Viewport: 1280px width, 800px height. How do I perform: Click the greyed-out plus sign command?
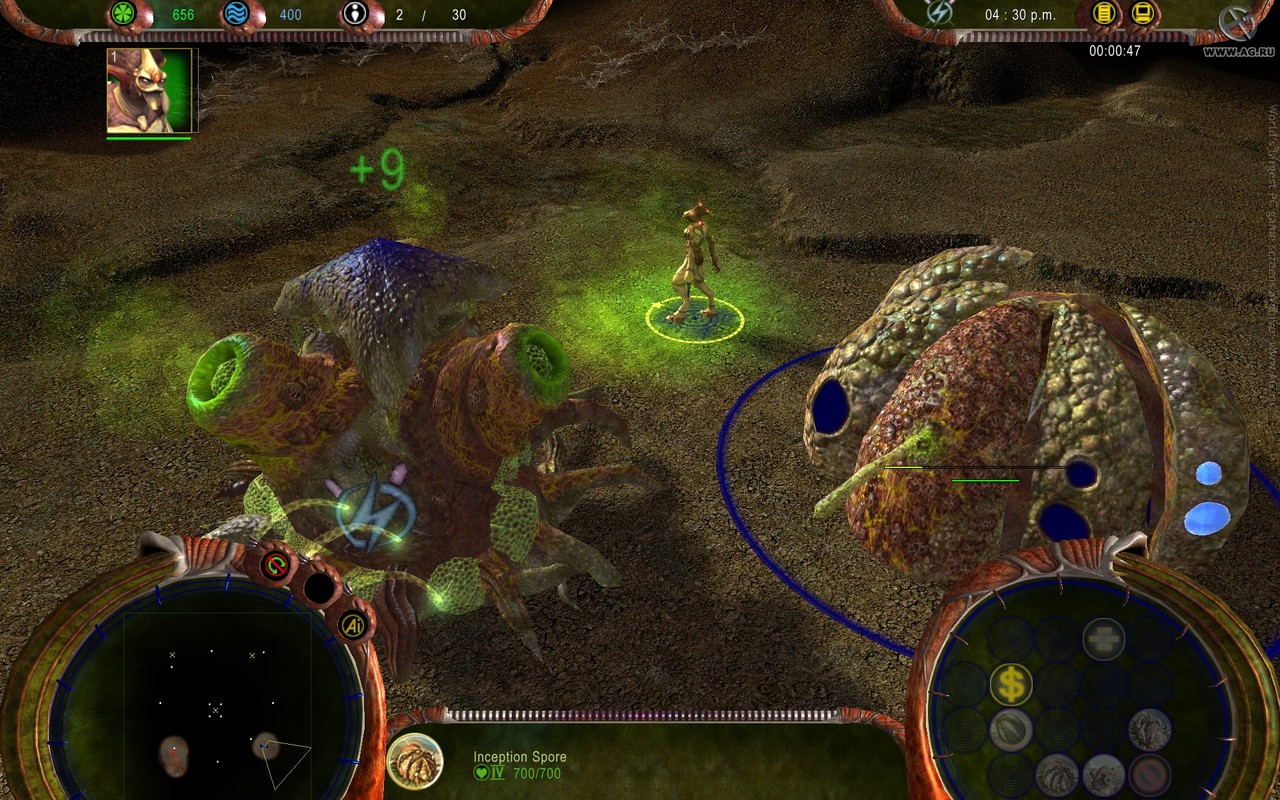pyautogui.click(x=1103, y=639)
